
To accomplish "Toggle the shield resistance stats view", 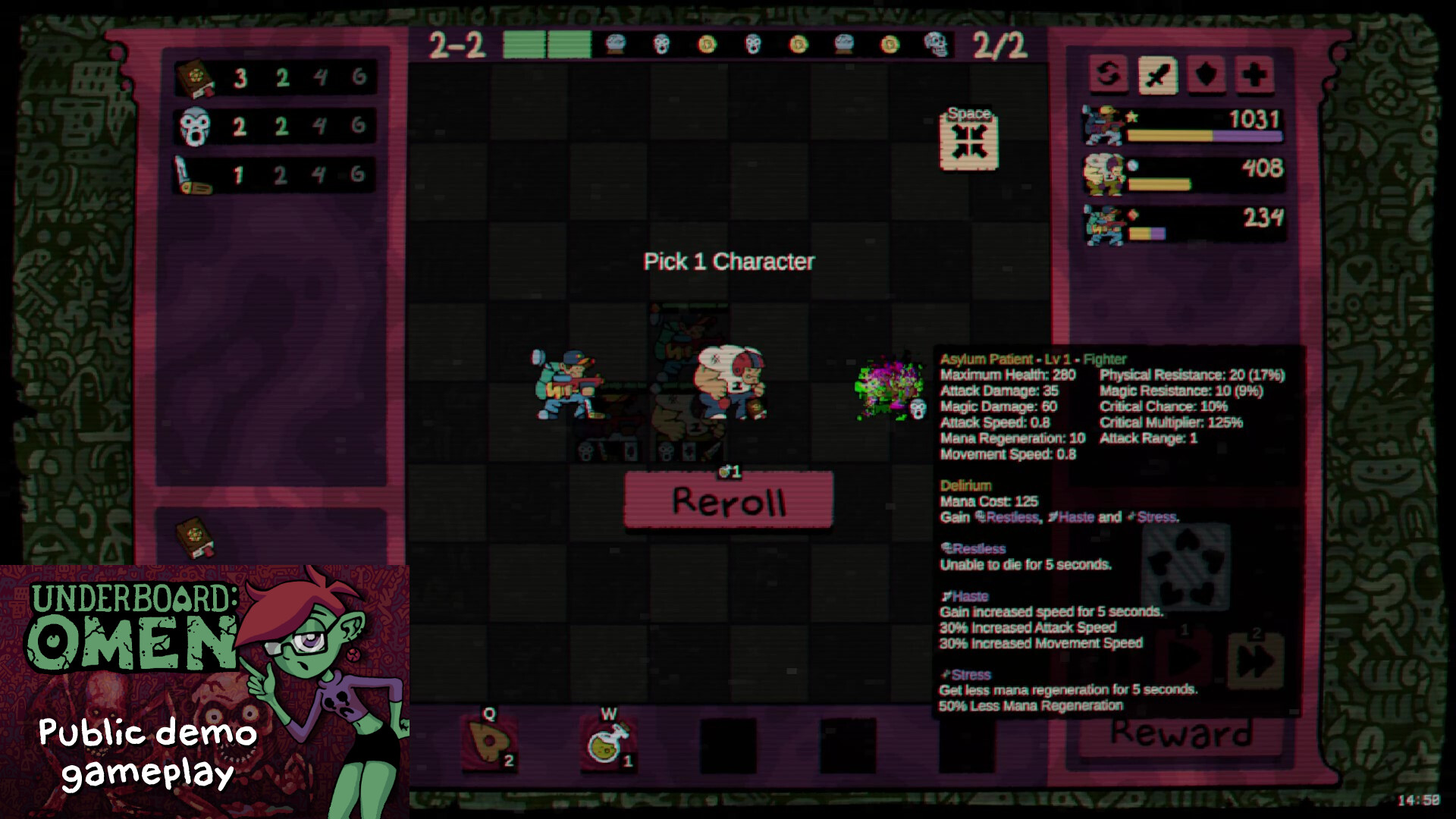I will [1205, 75].
